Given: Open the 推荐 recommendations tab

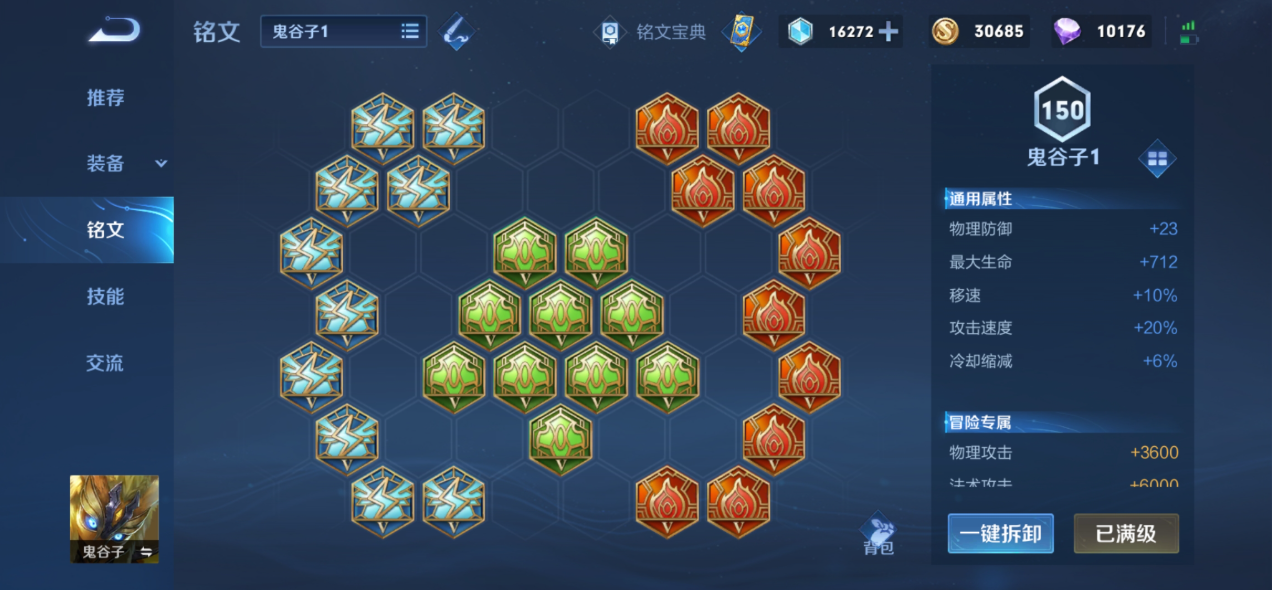Looking at the screenshot, I should 105,98.
